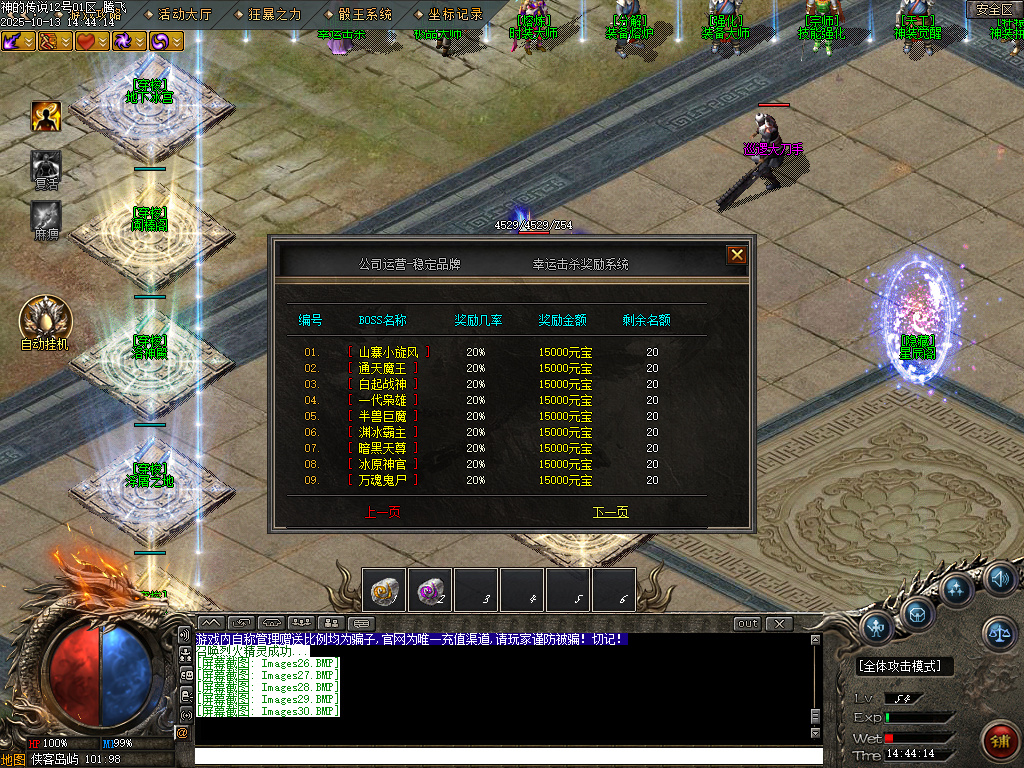Close the chat panel with its X button

[x=778, y=623]
